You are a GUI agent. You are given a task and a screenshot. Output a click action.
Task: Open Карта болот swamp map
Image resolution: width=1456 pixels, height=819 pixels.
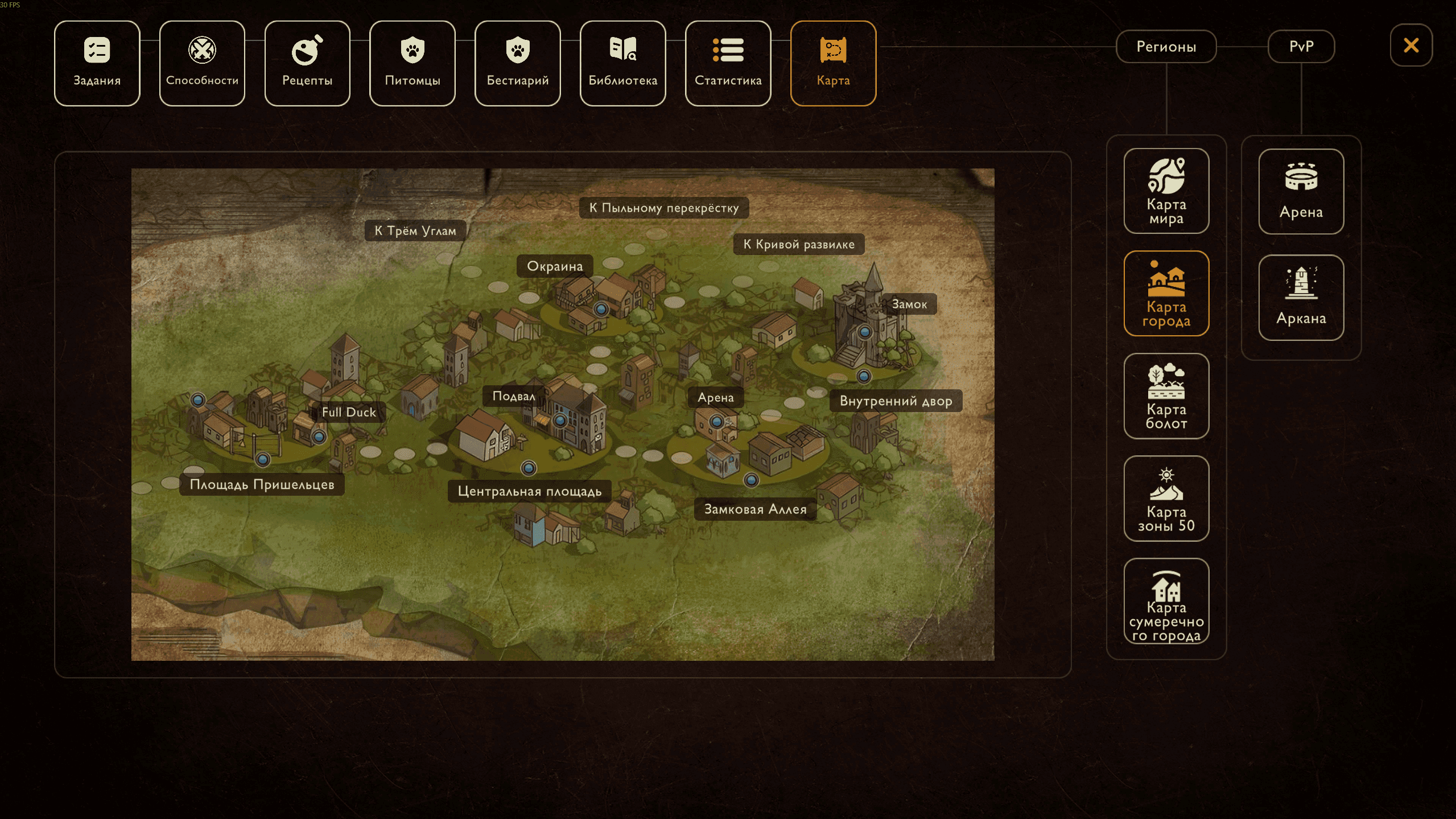[1166, 396]
